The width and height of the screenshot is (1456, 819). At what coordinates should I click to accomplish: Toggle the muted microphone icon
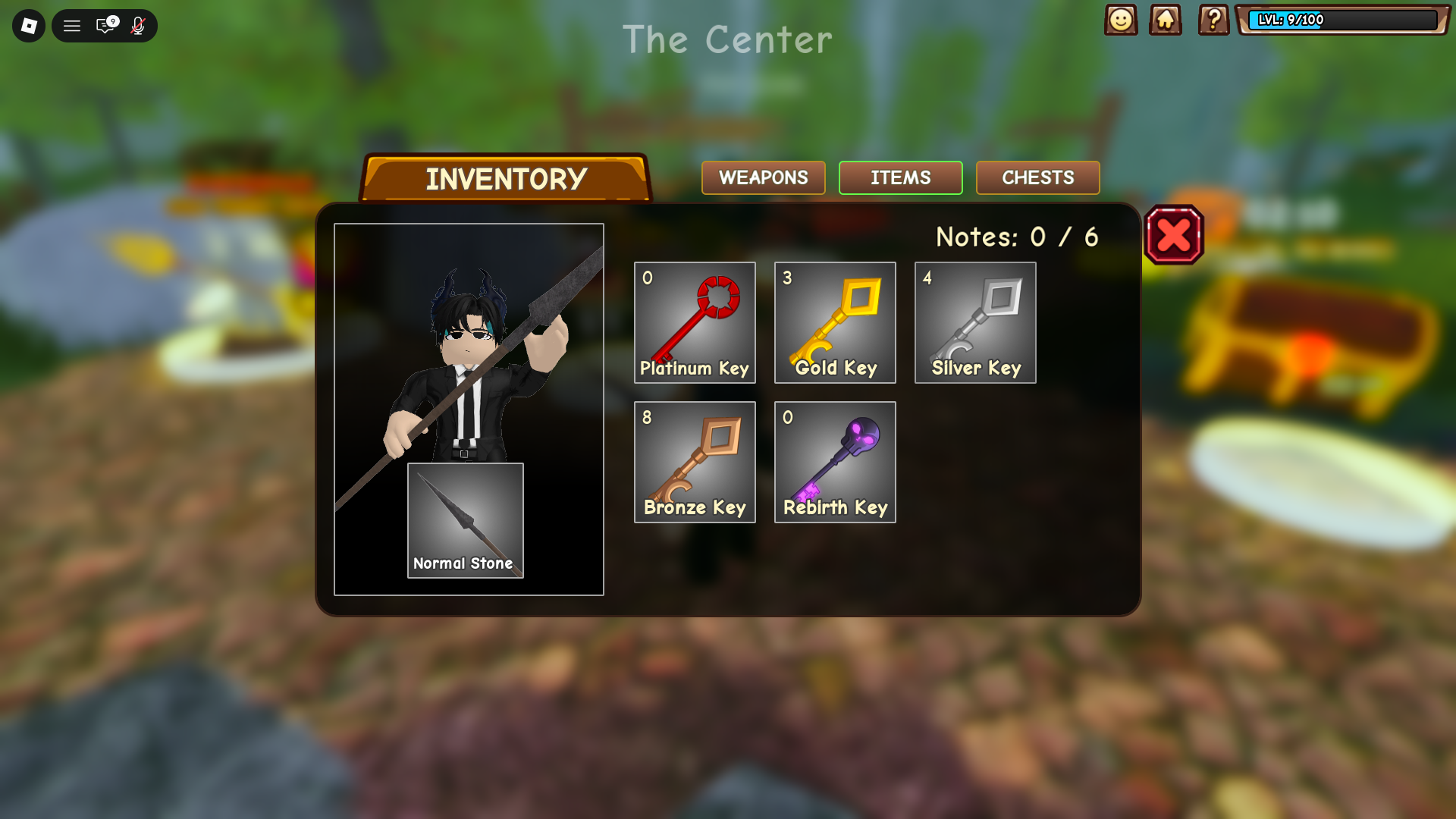coord(138,26)
